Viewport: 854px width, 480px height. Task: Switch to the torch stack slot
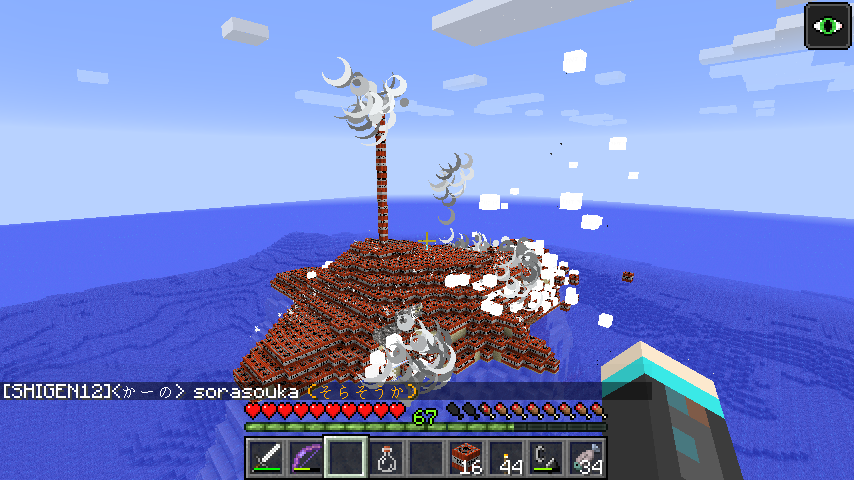[x=507, y=458]
